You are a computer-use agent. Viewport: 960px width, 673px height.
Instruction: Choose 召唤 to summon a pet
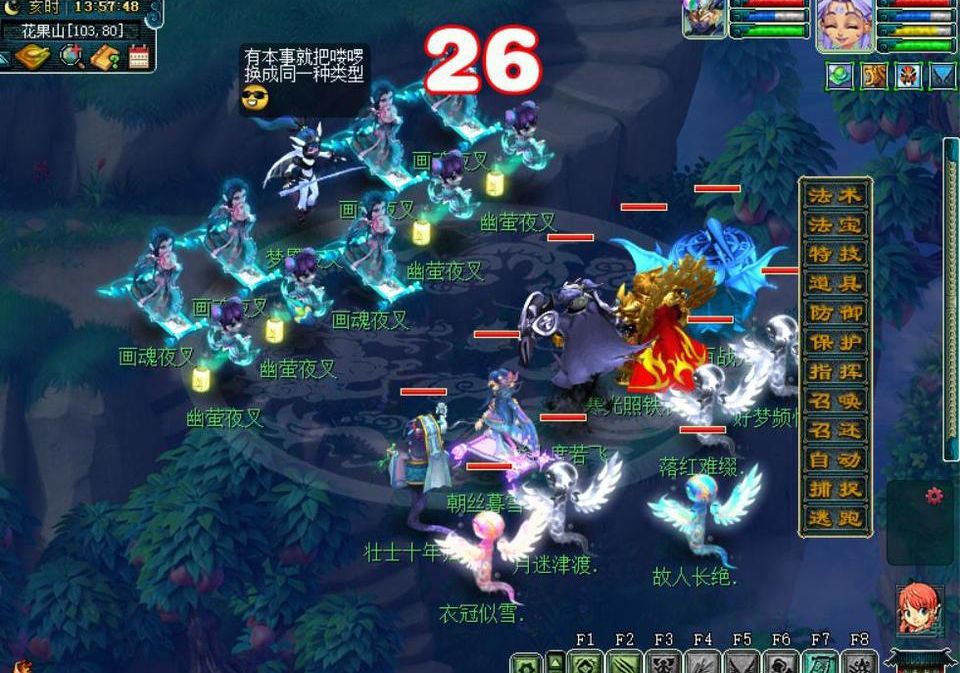point(835,401)
